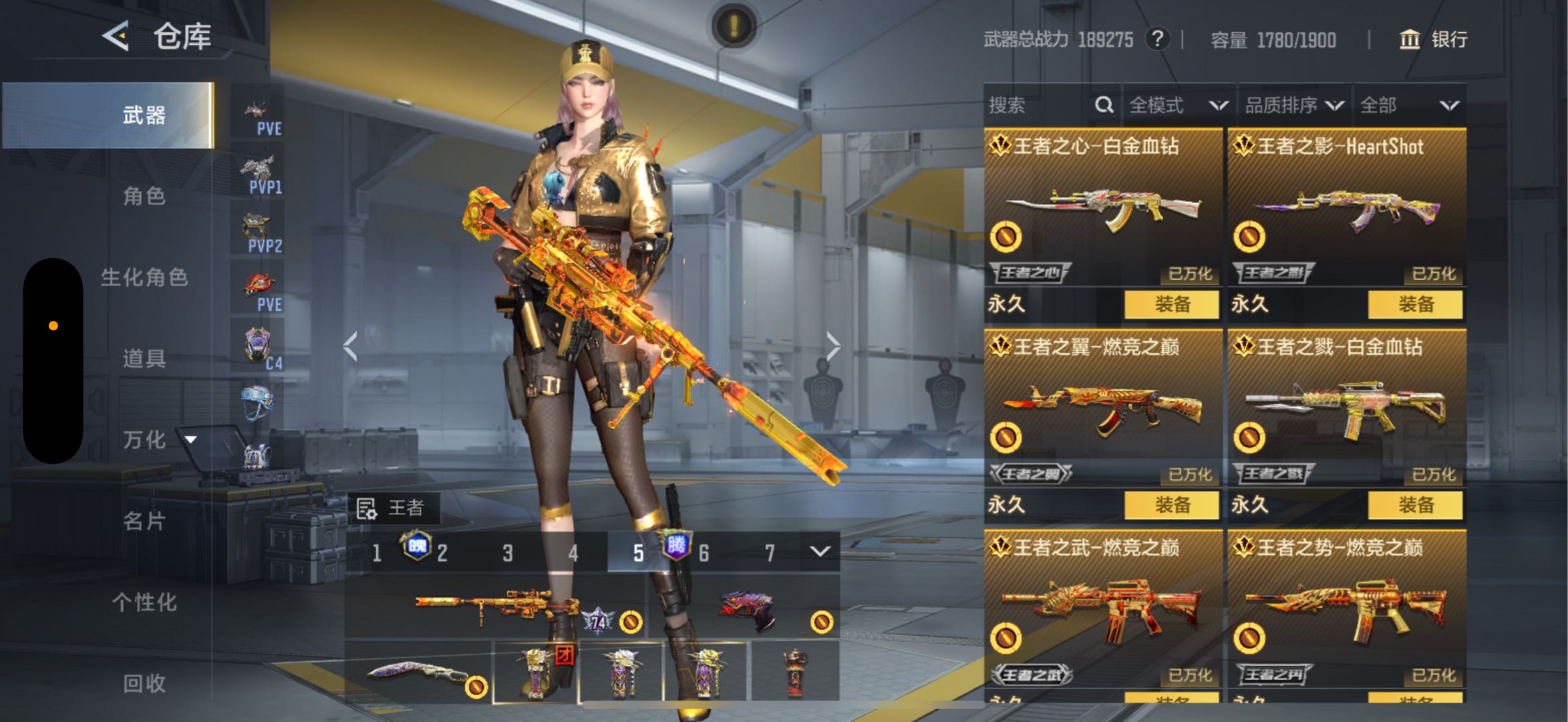Click the 搜索 search field

pyautogui.click(x=1036, y=105)
